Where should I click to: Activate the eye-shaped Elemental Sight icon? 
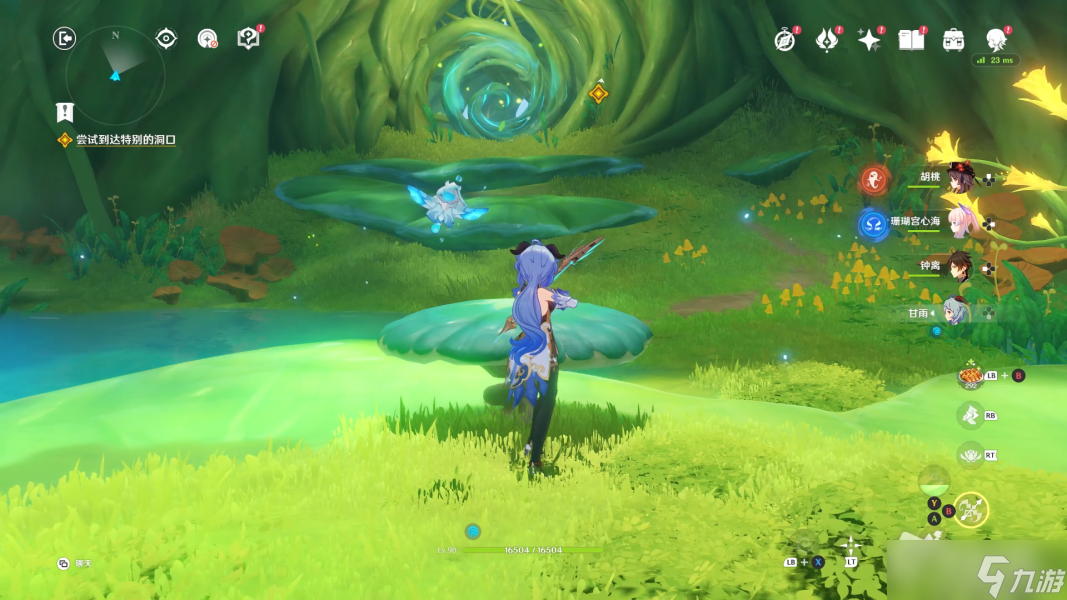click(166, 39)
